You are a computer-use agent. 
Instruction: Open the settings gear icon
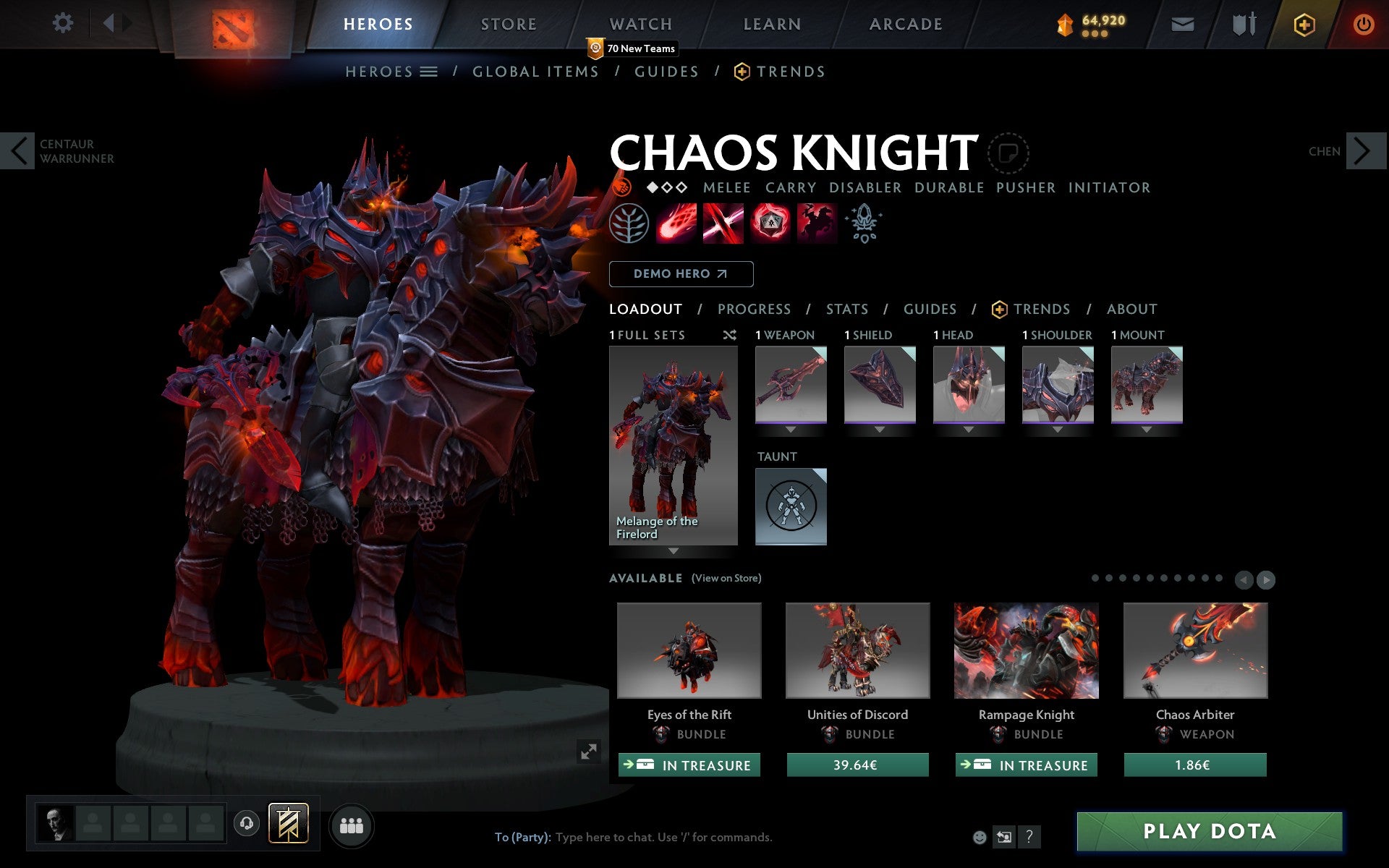click(x=63, y=23)
